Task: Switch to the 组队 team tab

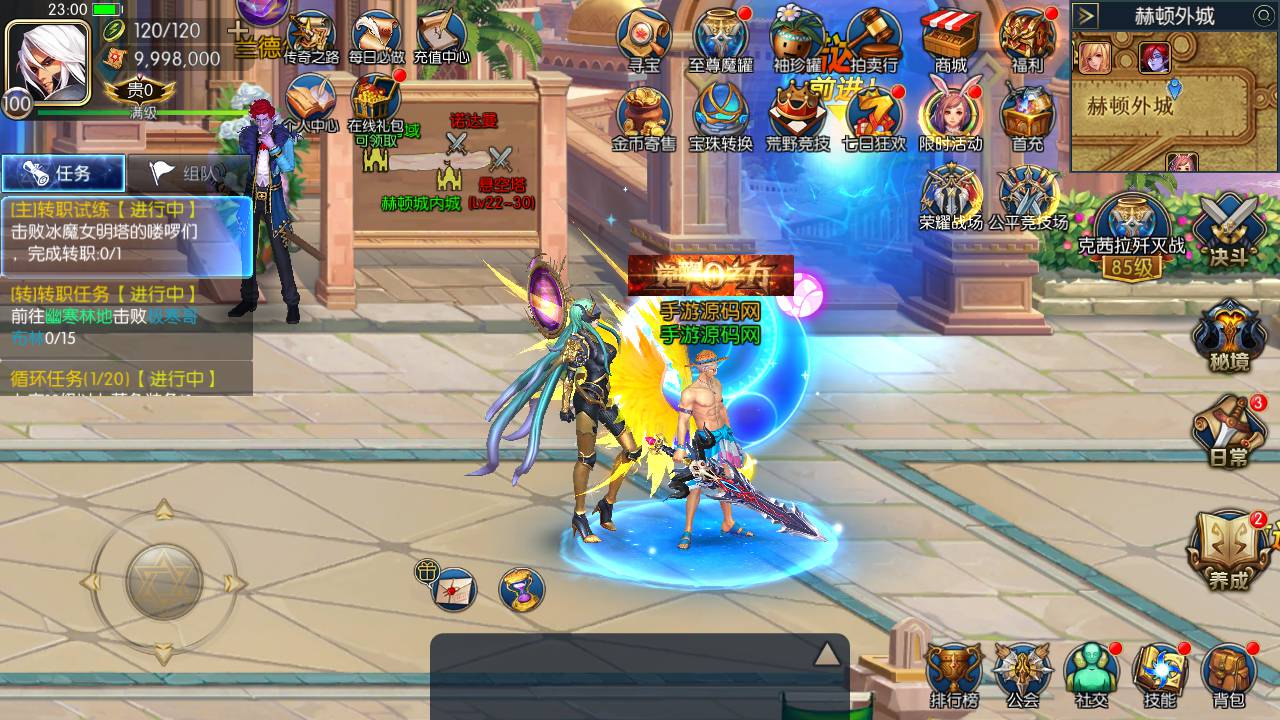Action: 187,173
